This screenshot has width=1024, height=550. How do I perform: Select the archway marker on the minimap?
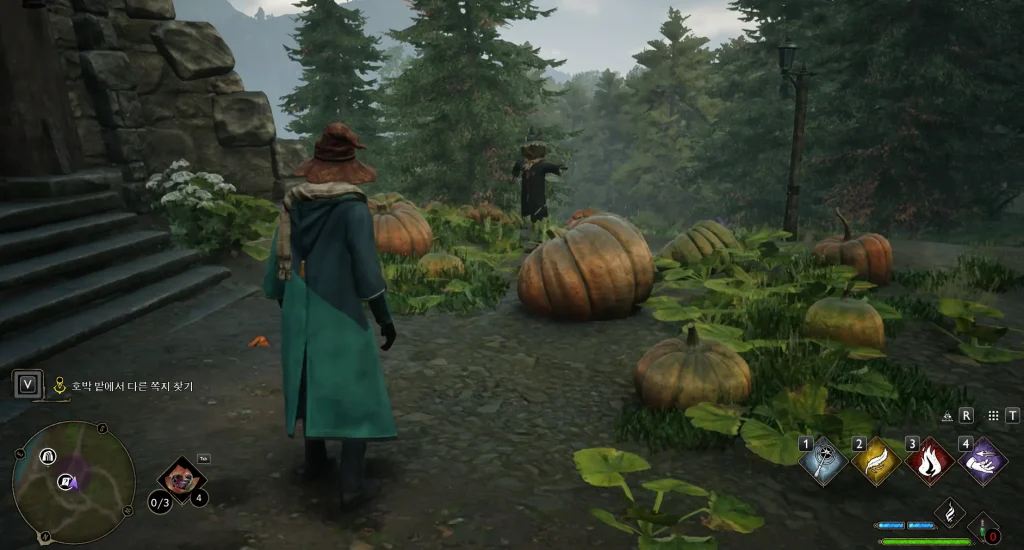47,456
